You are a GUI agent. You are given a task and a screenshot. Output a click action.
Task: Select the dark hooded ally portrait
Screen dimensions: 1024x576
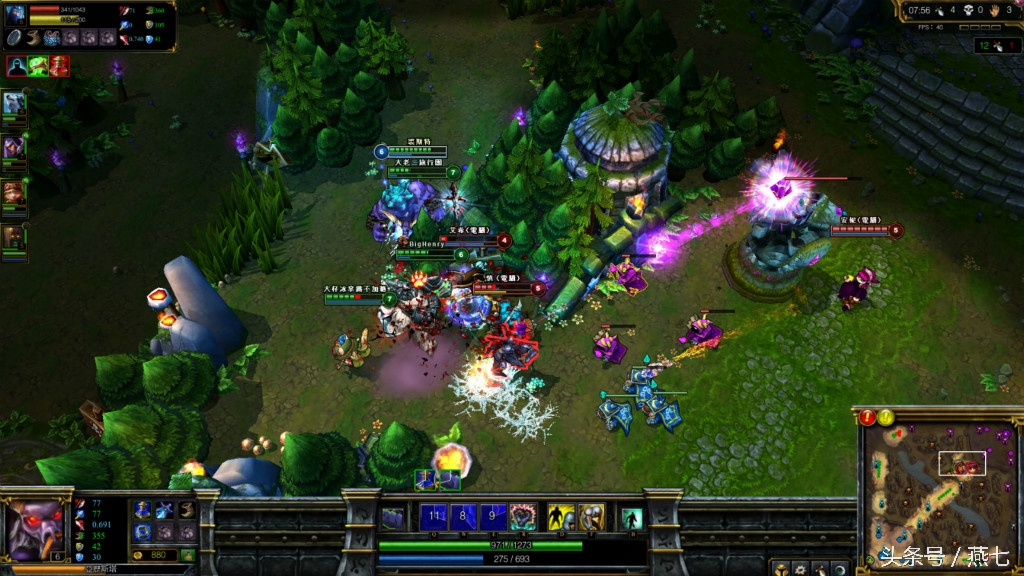point(13,237)
